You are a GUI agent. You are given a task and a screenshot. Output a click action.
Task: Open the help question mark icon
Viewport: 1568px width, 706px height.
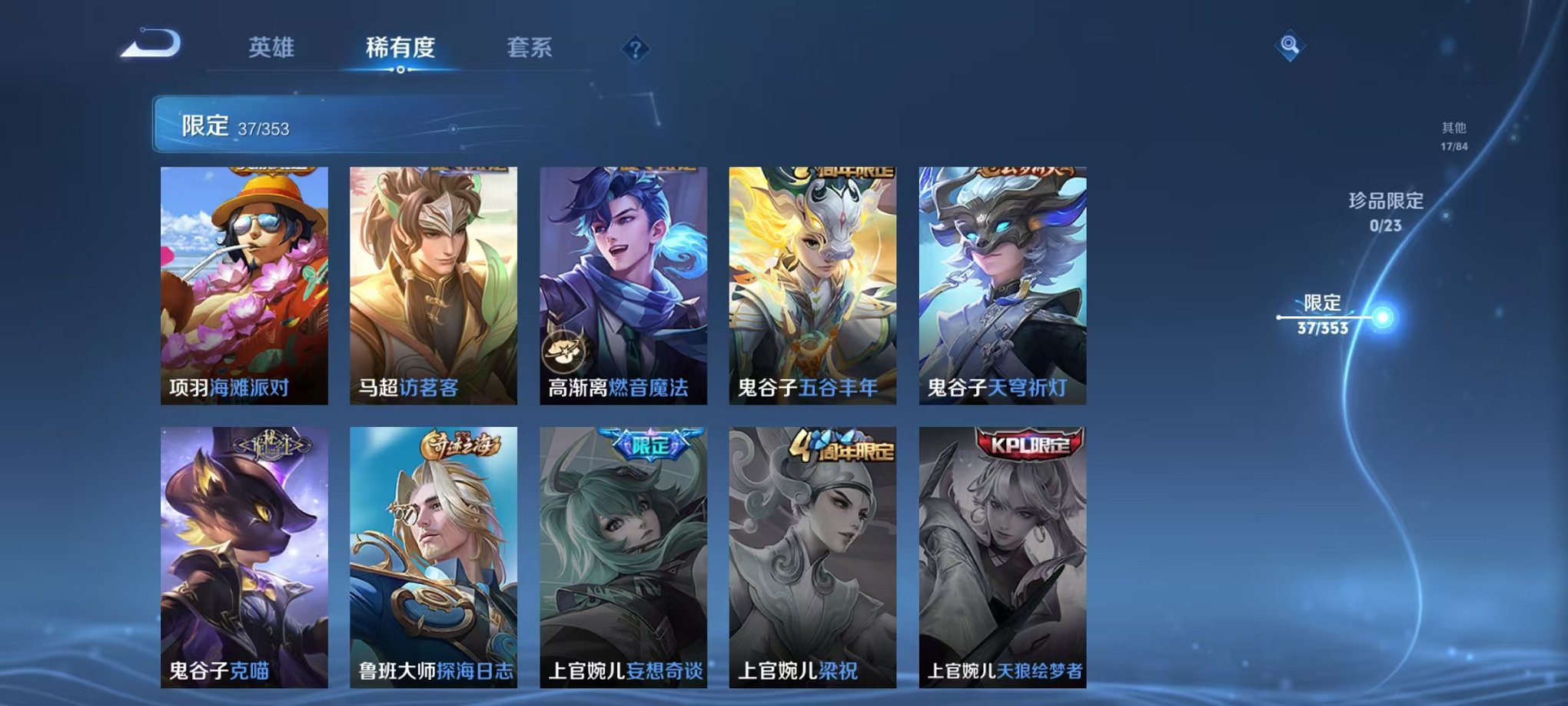(634, 48)
